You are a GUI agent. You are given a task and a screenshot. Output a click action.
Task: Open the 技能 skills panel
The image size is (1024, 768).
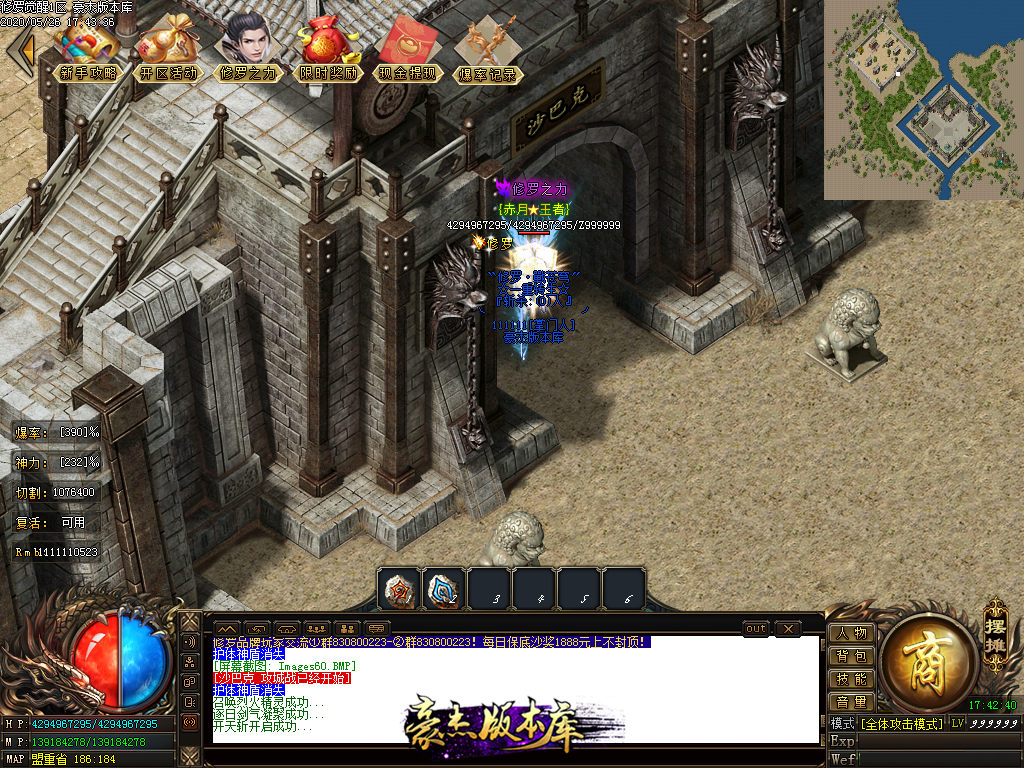pos(851,679)
